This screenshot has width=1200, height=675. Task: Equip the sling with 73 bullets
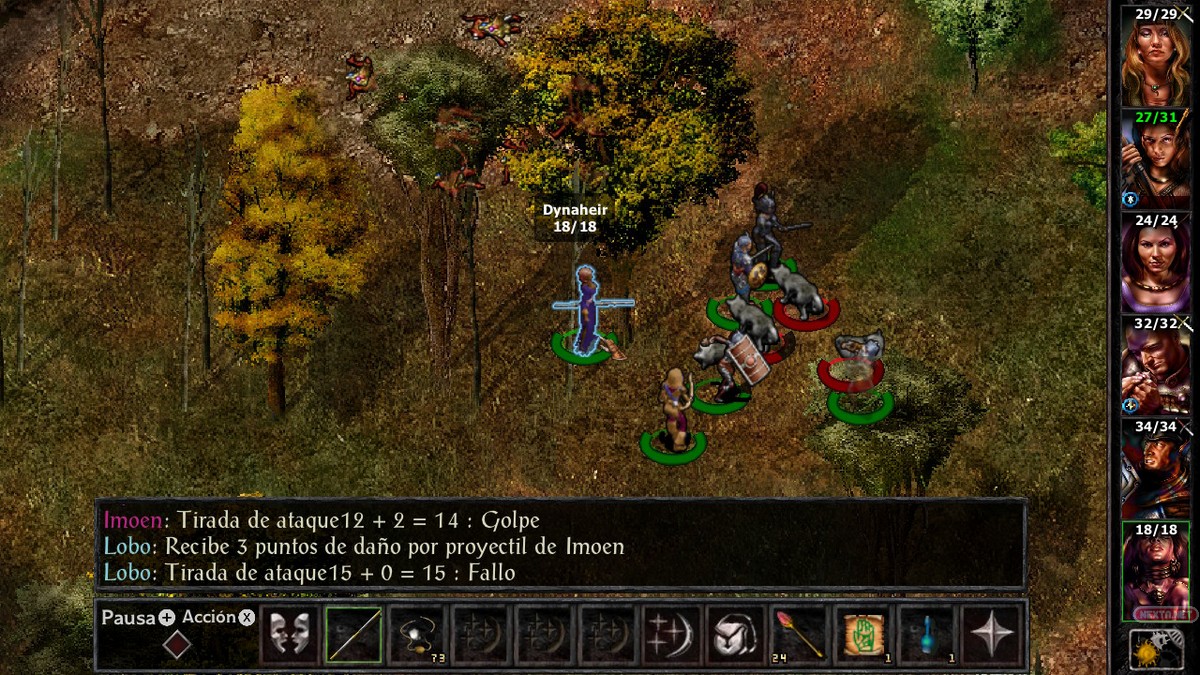point(417,634)
